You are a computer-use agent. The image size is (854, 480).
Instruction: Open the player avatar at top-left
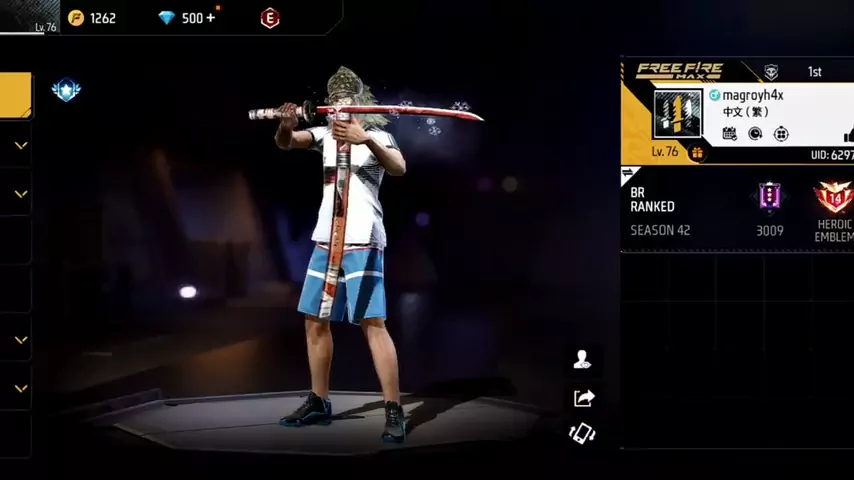[x=30, y=16]
